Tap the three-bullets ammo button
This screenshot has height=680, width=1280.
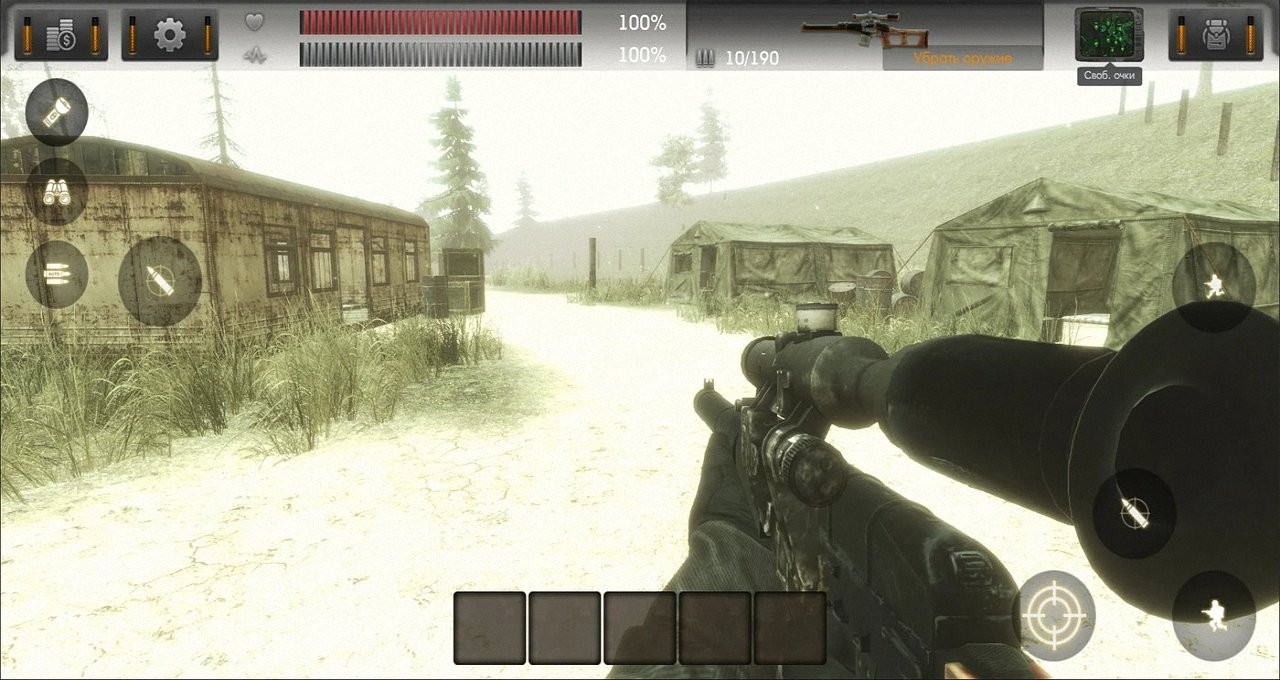point(57,274)
